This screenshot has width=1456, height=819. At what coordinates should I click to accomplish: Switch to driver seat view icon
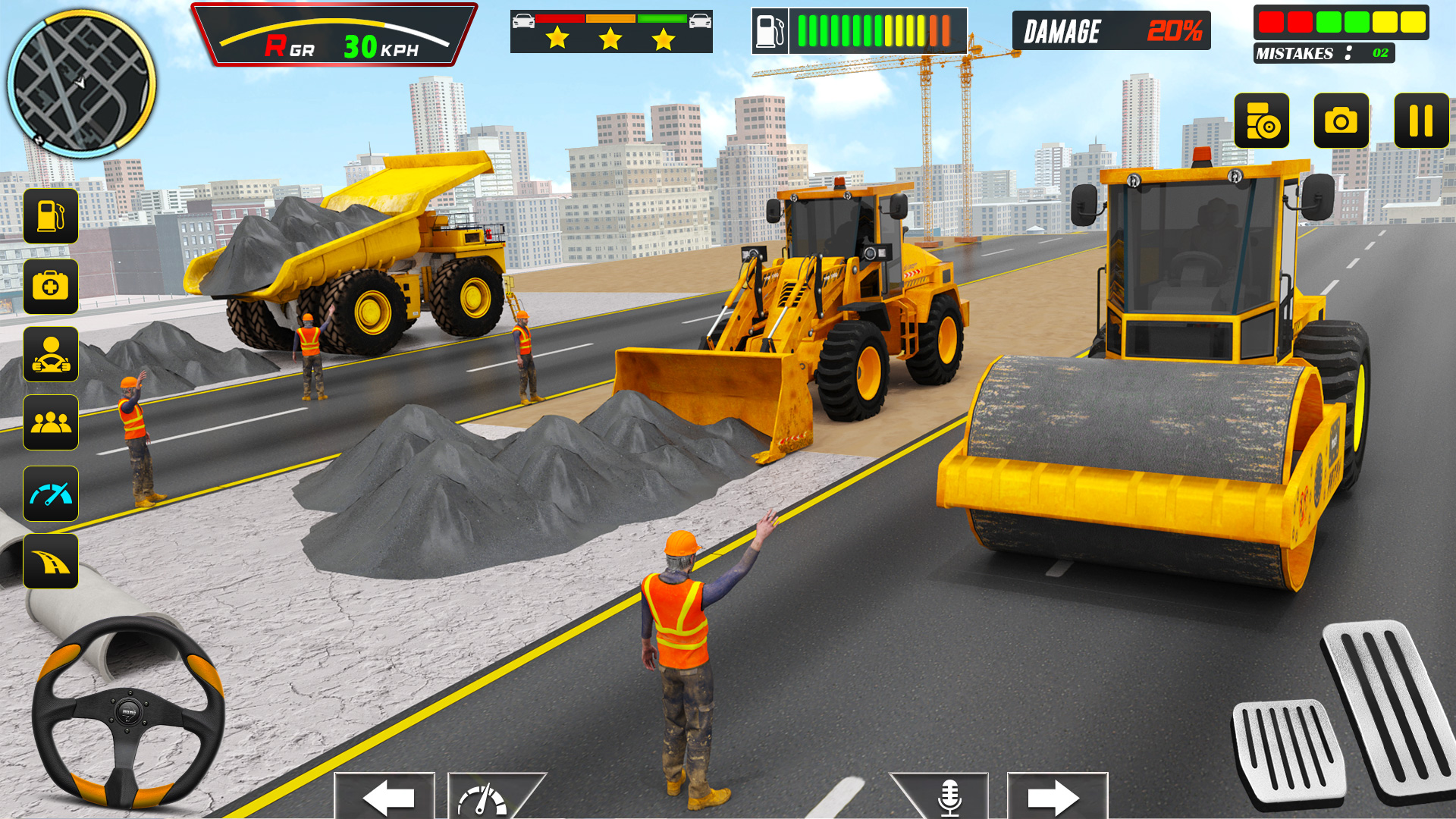[50, 355]
